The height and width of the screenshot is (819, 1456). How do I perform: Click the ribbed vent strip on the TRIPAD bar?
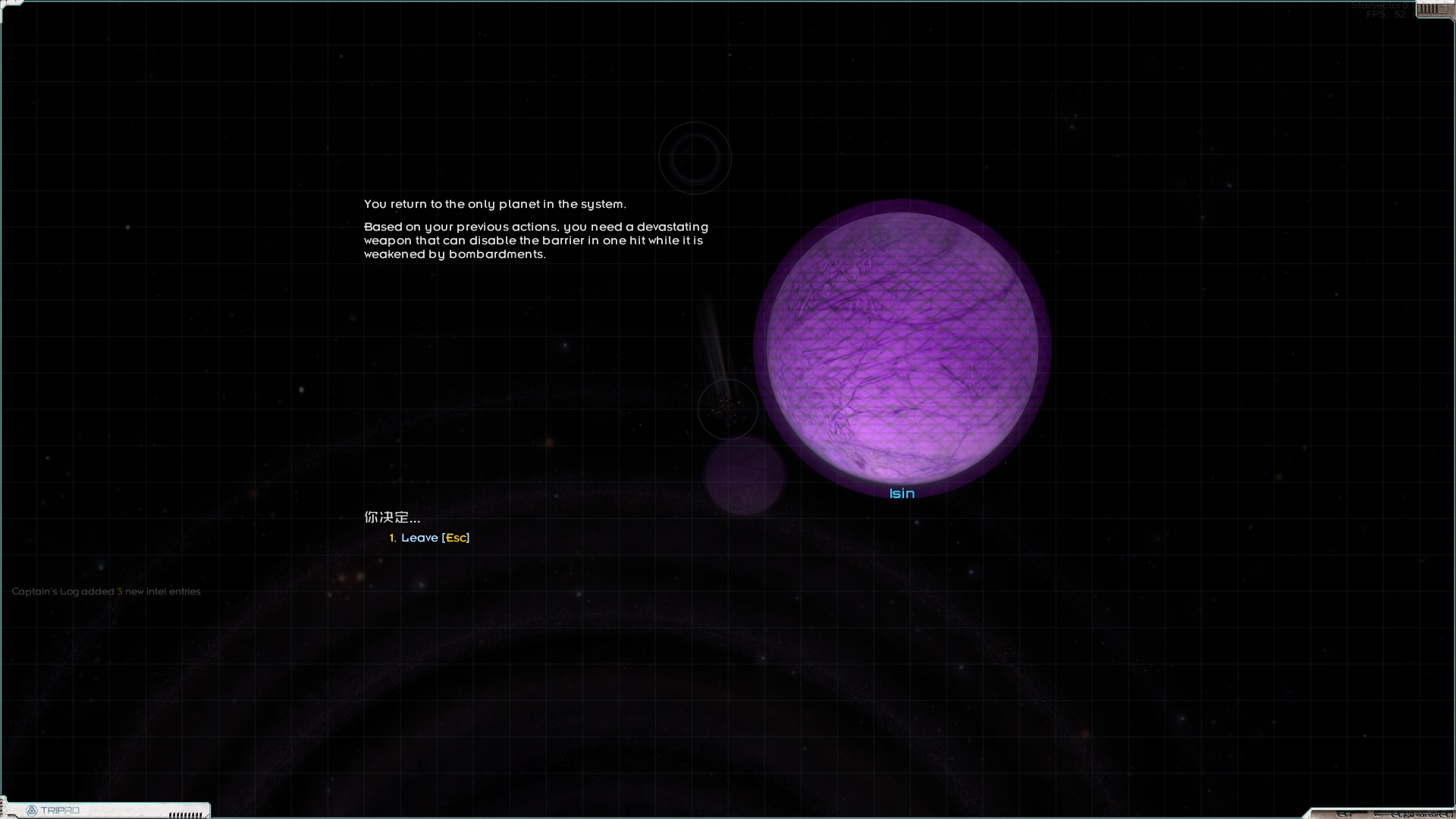[x=182, y=814]
